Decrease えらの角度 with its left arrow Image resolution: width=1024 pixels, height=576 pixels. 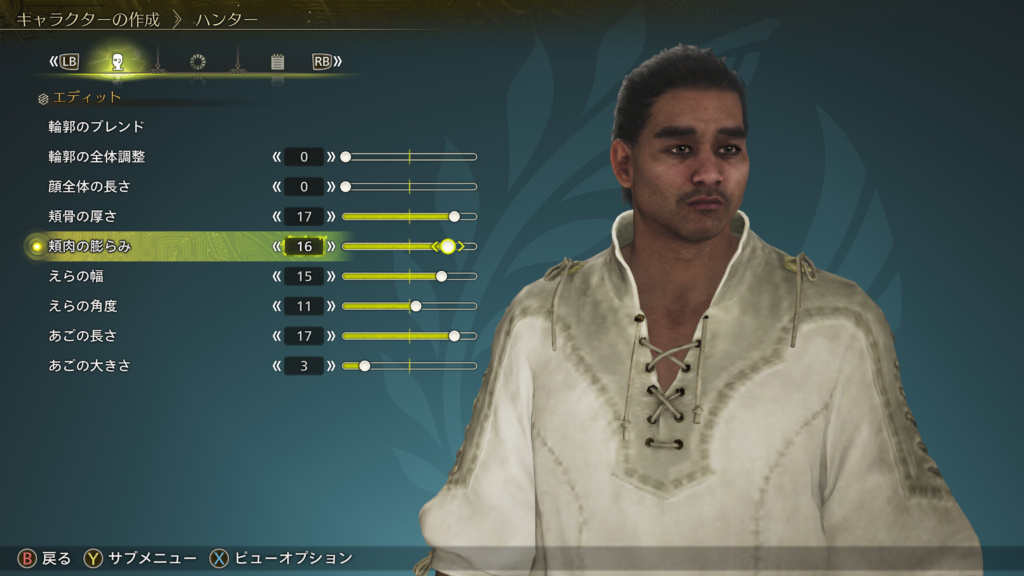276,306
